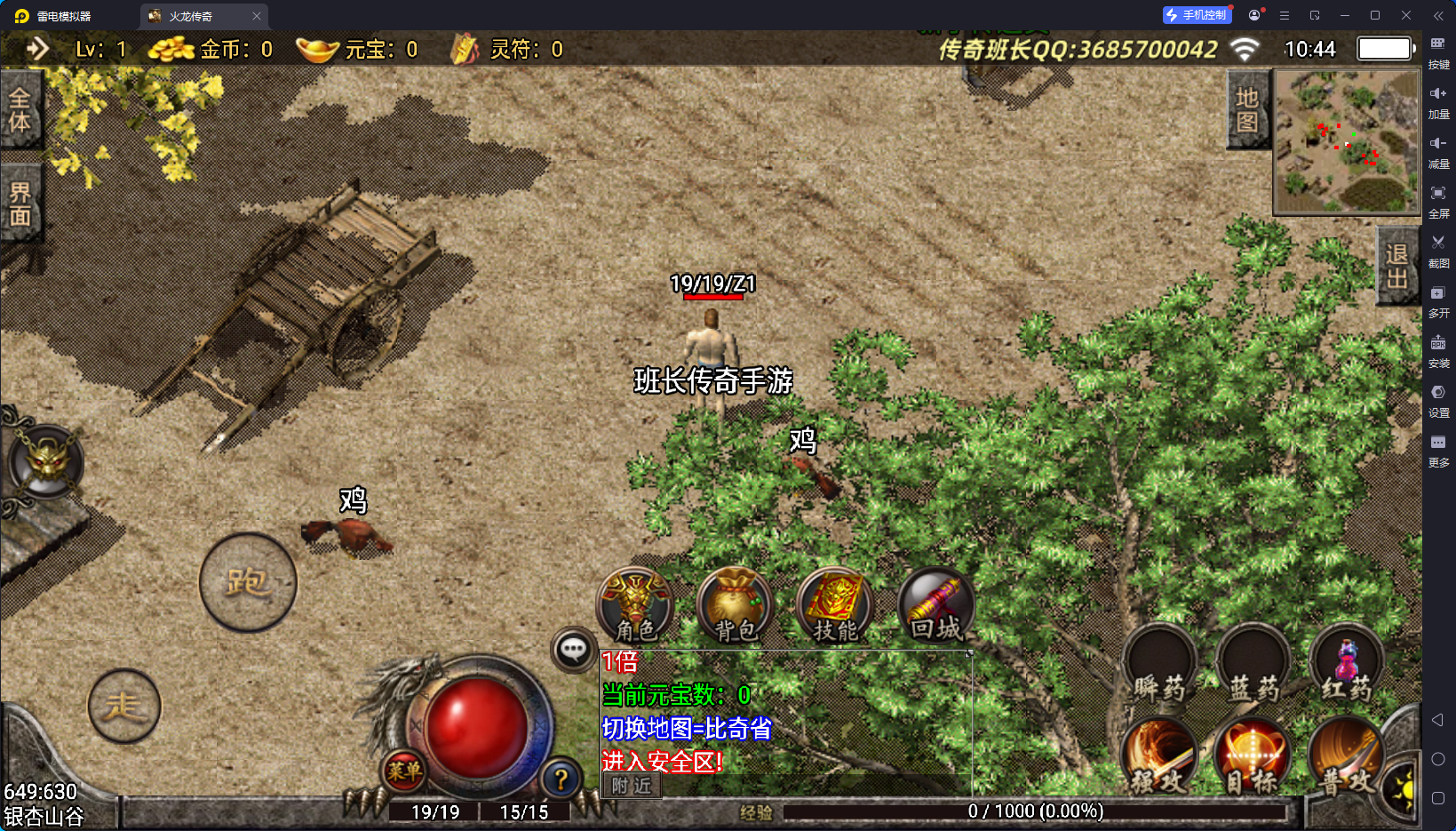Image resolution: width=1456 pixels, height=831 pixels.
Task: Toggle the 全体 attack mode tab
Action: coord(20,109)
